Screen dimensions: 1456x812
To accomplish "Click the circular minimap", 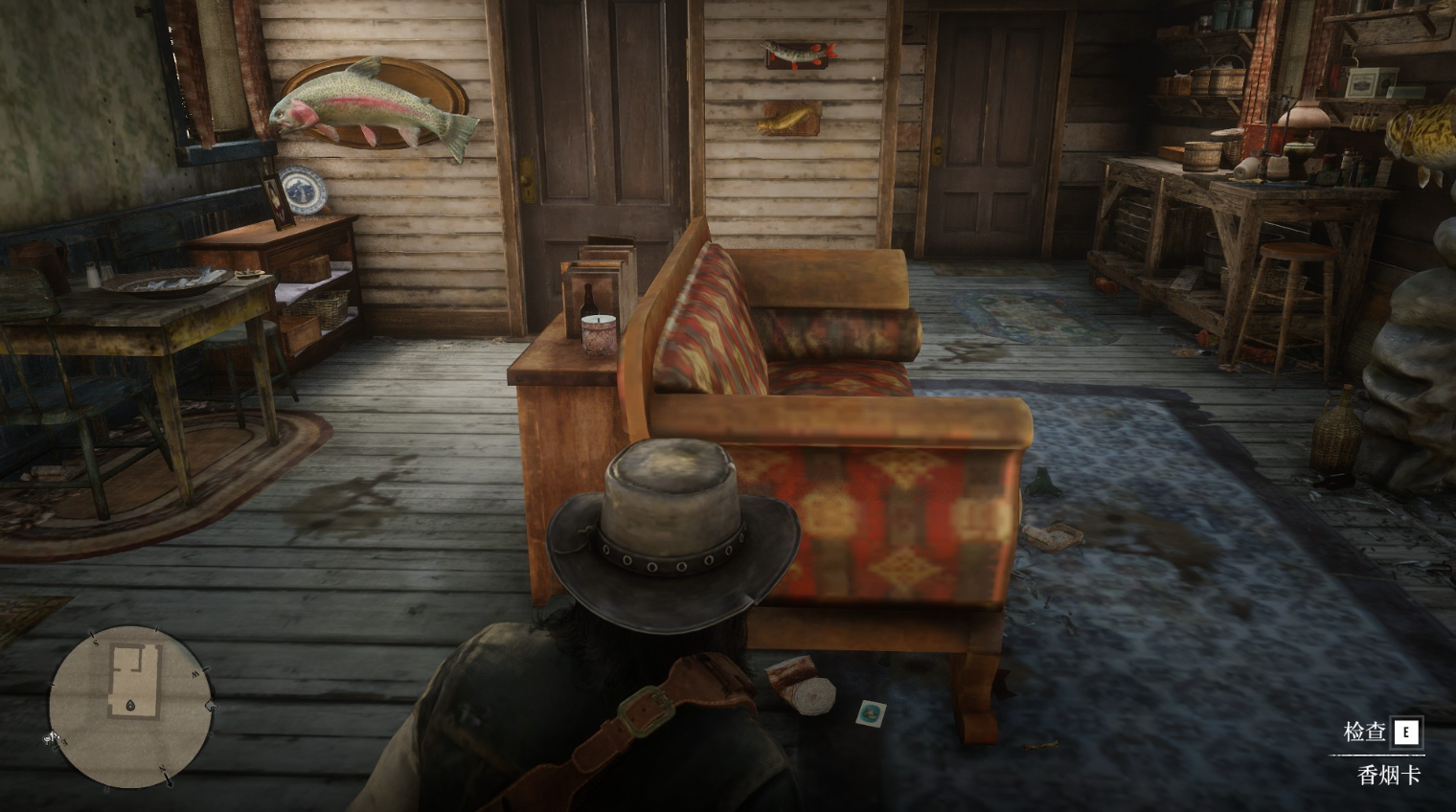I will (130, 706).
